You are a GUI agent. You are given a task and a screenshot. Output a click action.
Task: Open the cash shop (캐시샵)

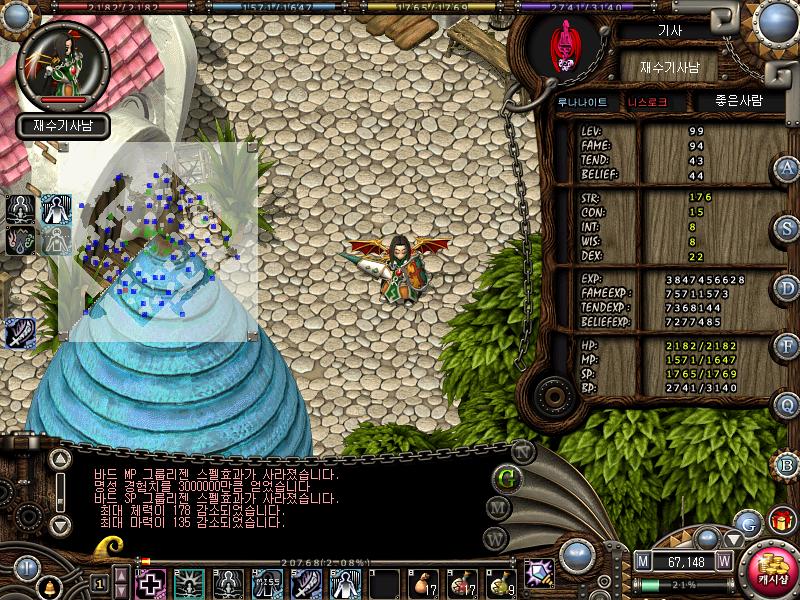pos(770,570)
